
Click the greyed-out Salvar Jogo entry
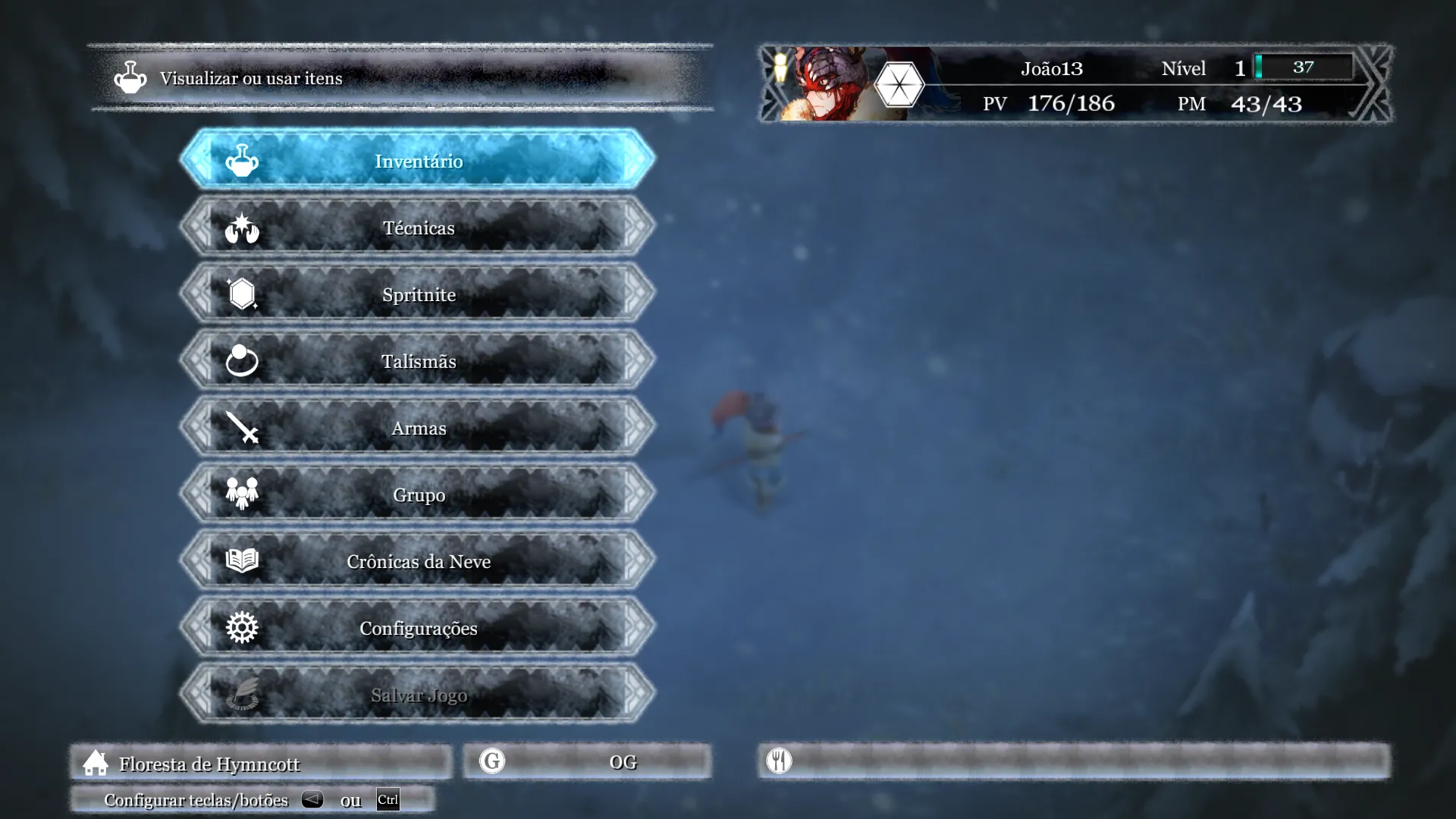click(x=418, y=695)
